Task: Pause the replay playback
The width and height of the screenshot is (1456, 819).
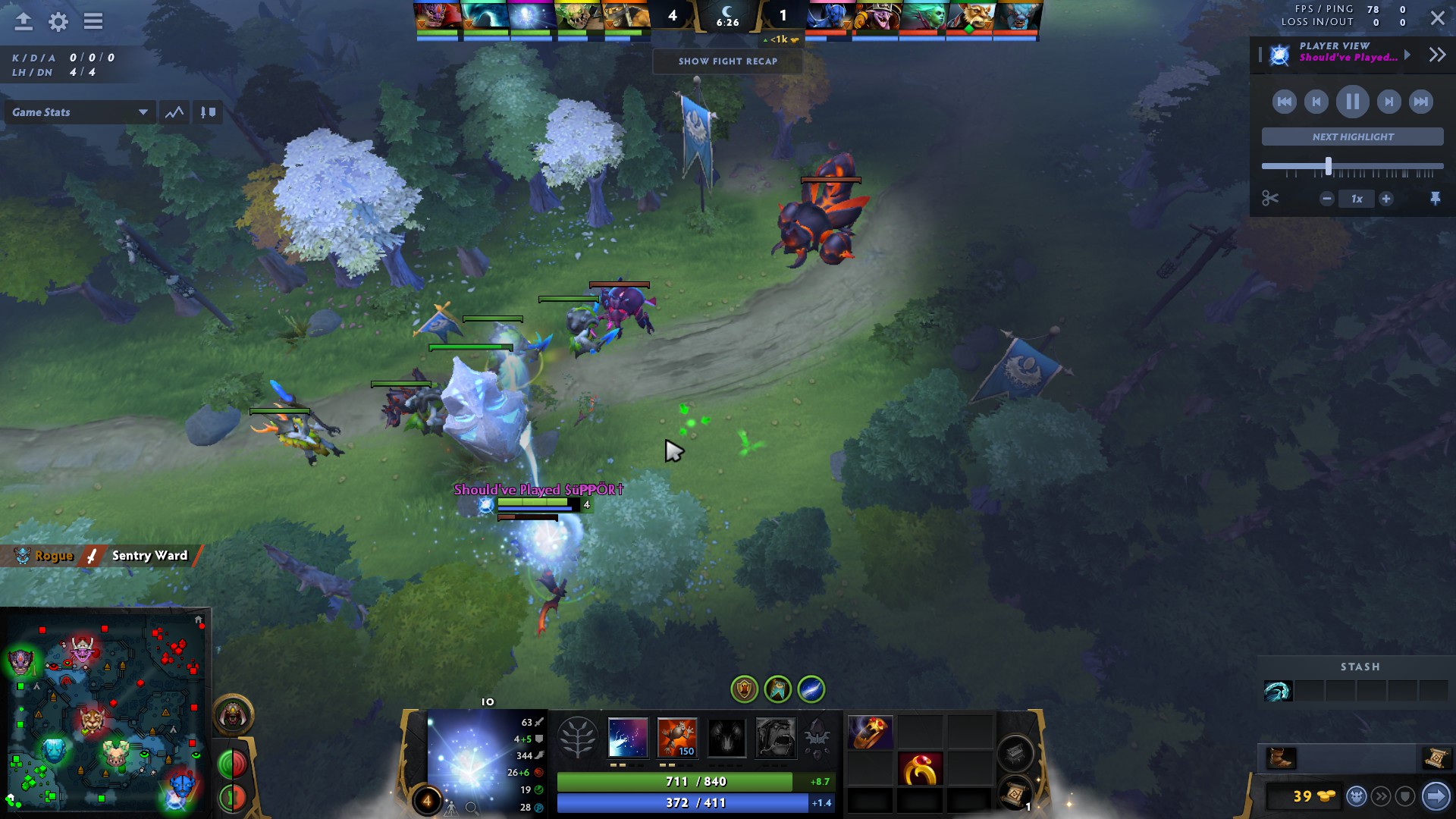Action: tap(1352, 102)
